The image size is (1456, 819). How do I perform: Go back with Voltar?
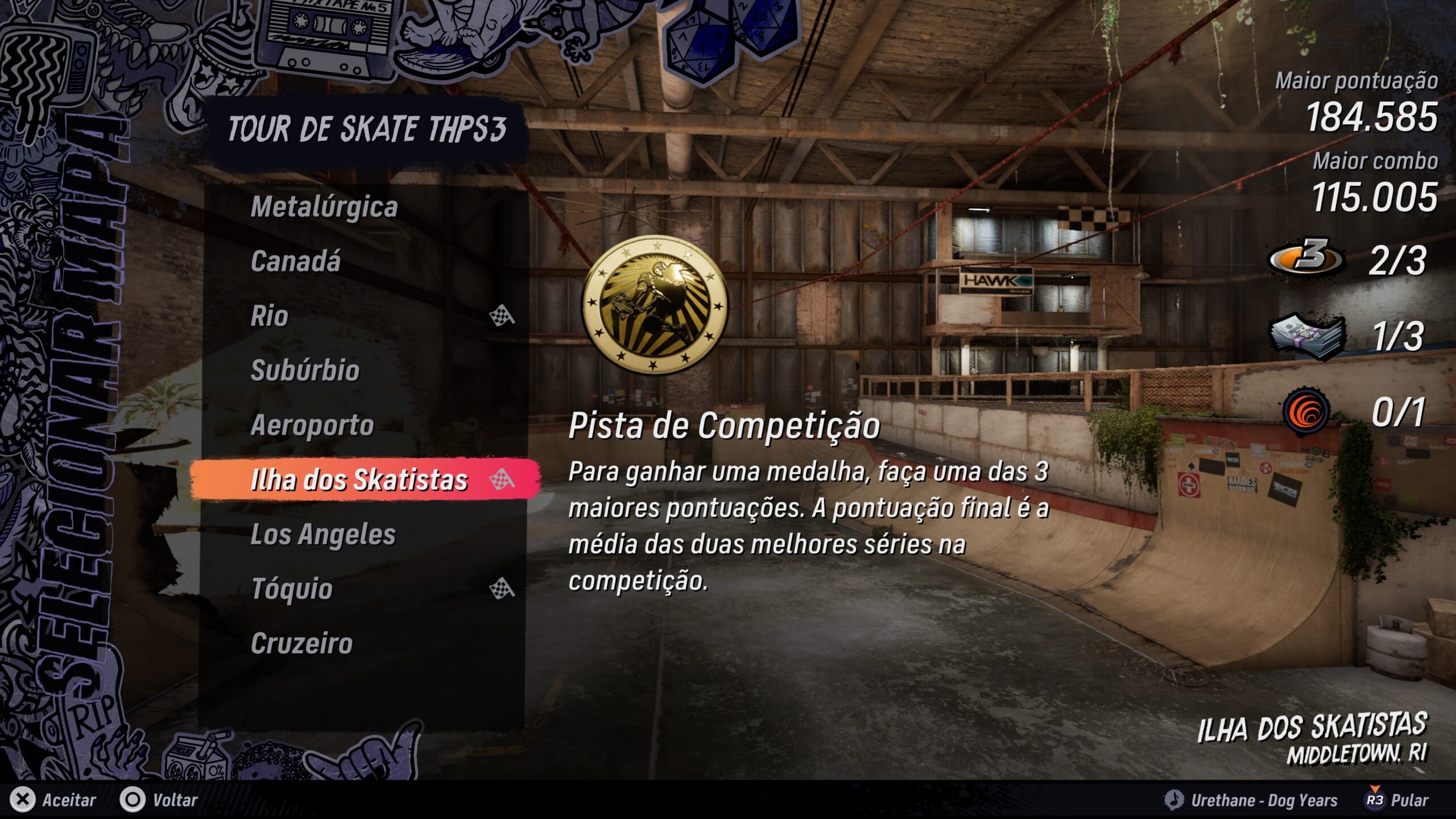(159, 800)
